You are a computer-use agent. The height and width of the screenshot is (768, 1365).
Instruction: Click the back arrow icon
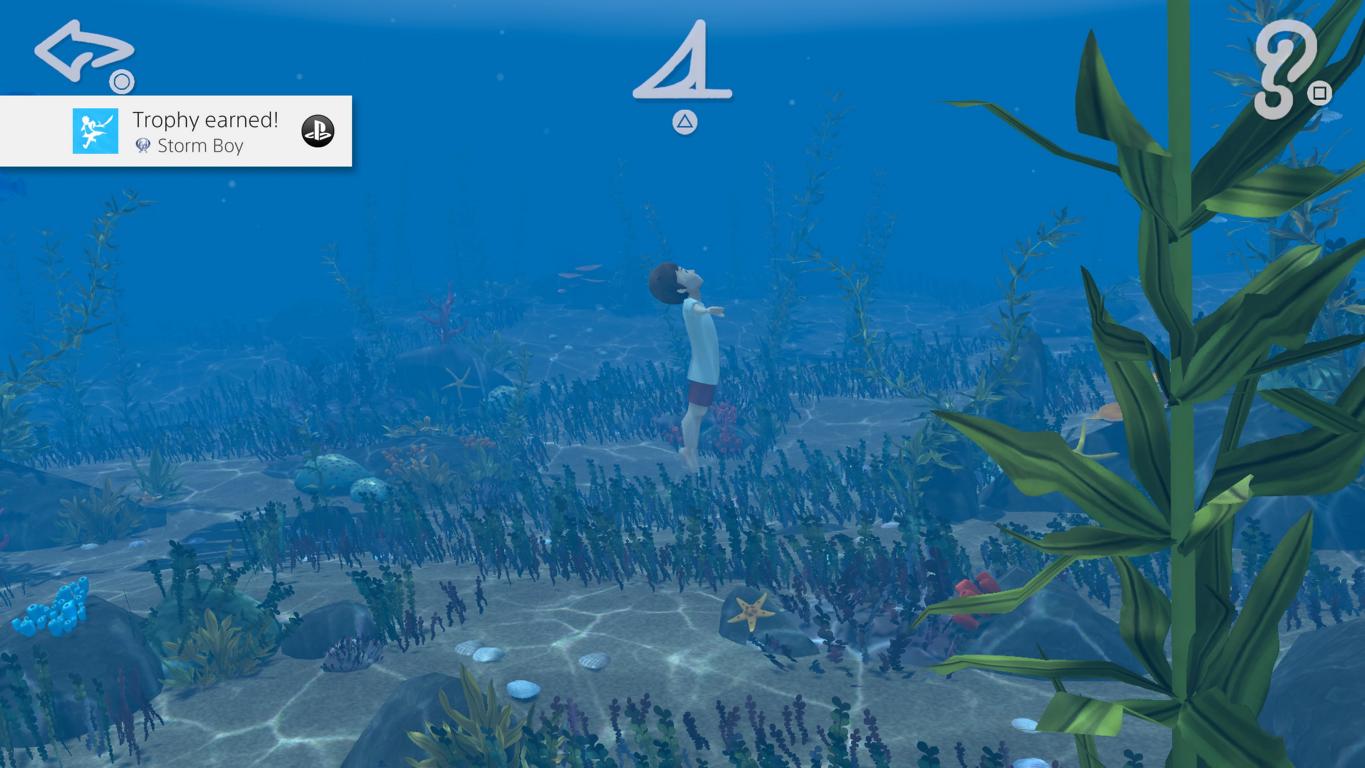tap(82, 51)
